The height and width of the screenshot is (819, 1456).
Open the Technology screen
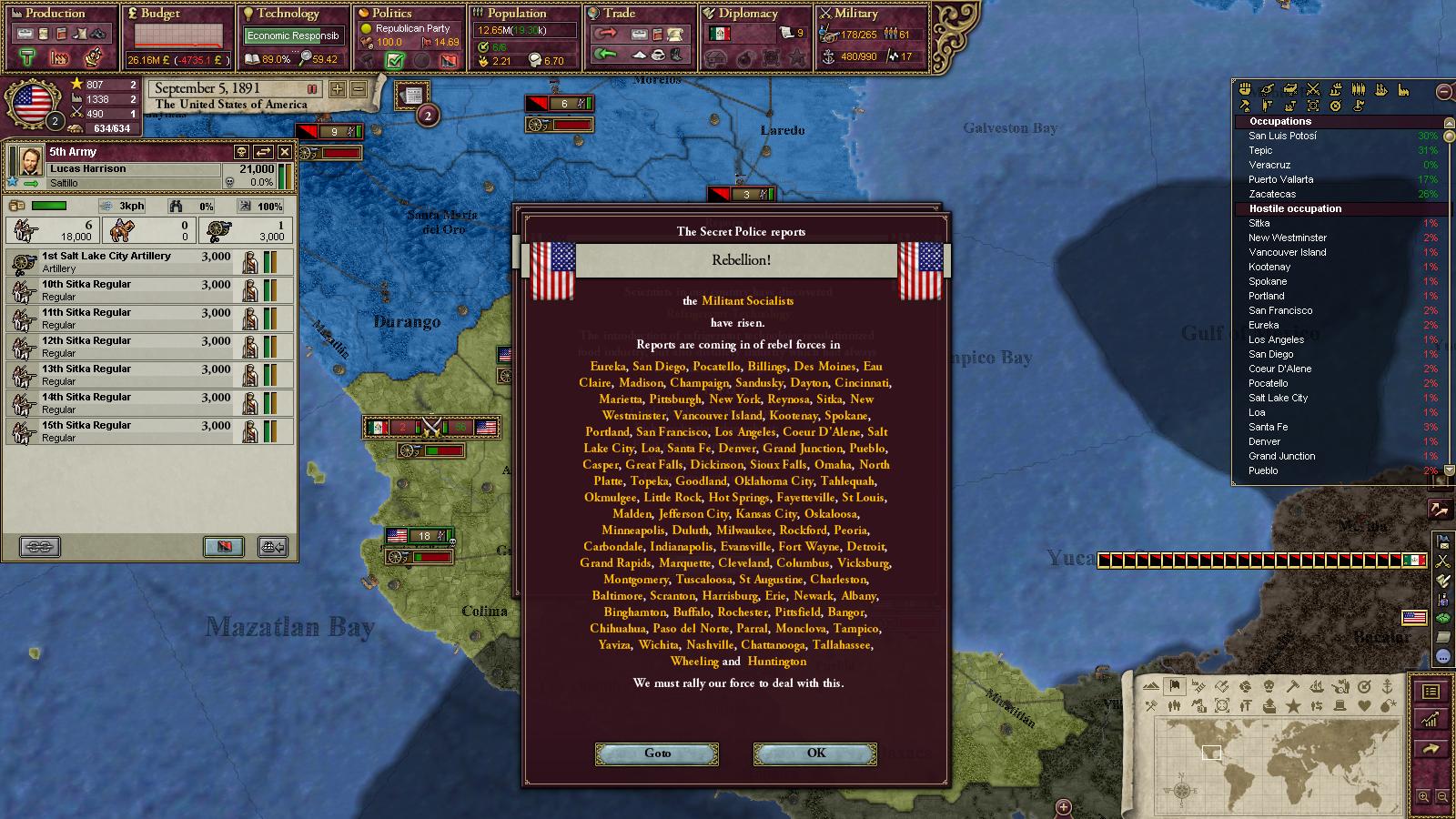(x=288, y=14)
